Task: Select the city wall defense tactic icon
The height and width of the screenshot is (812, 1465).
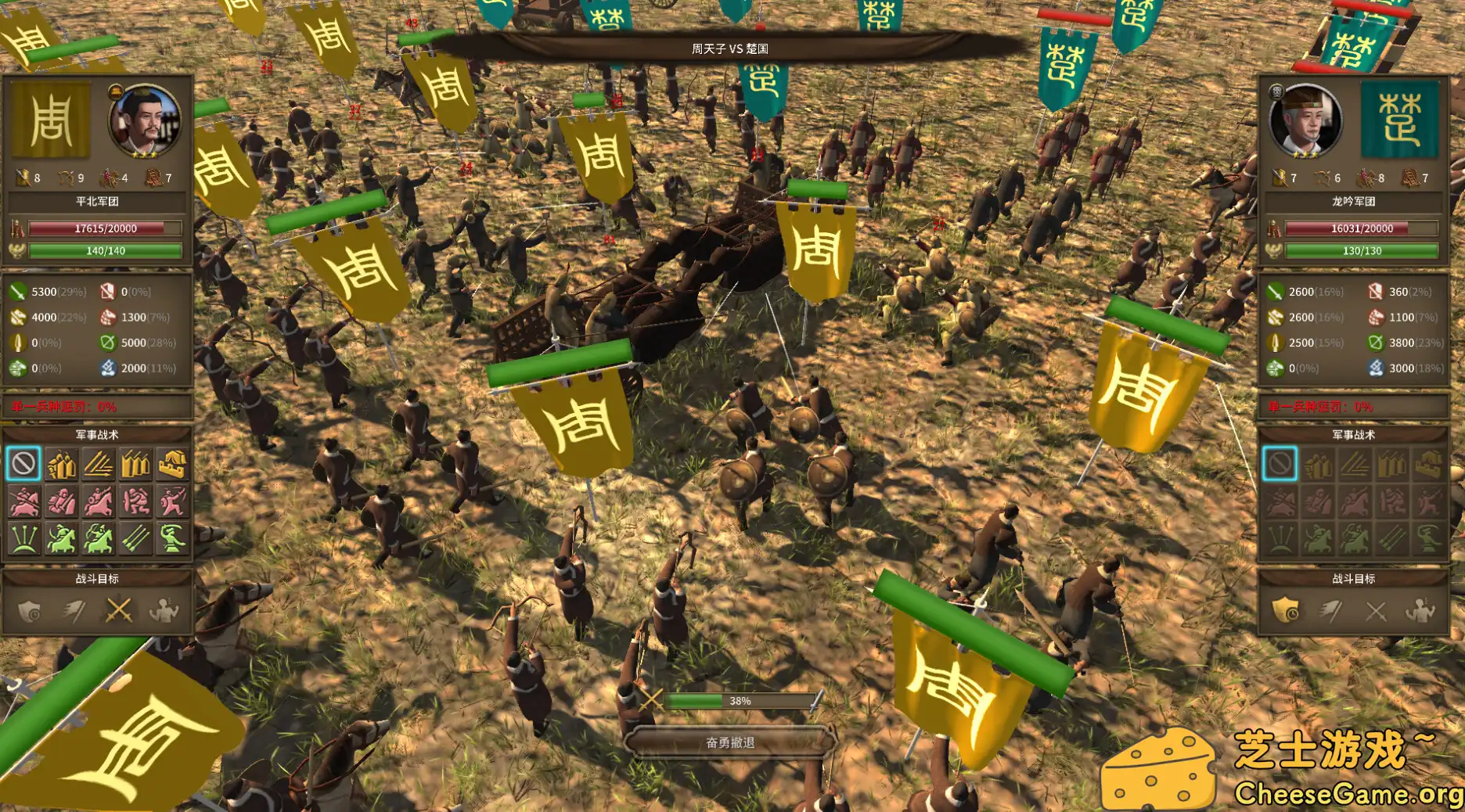Action: tap(172, 464)
